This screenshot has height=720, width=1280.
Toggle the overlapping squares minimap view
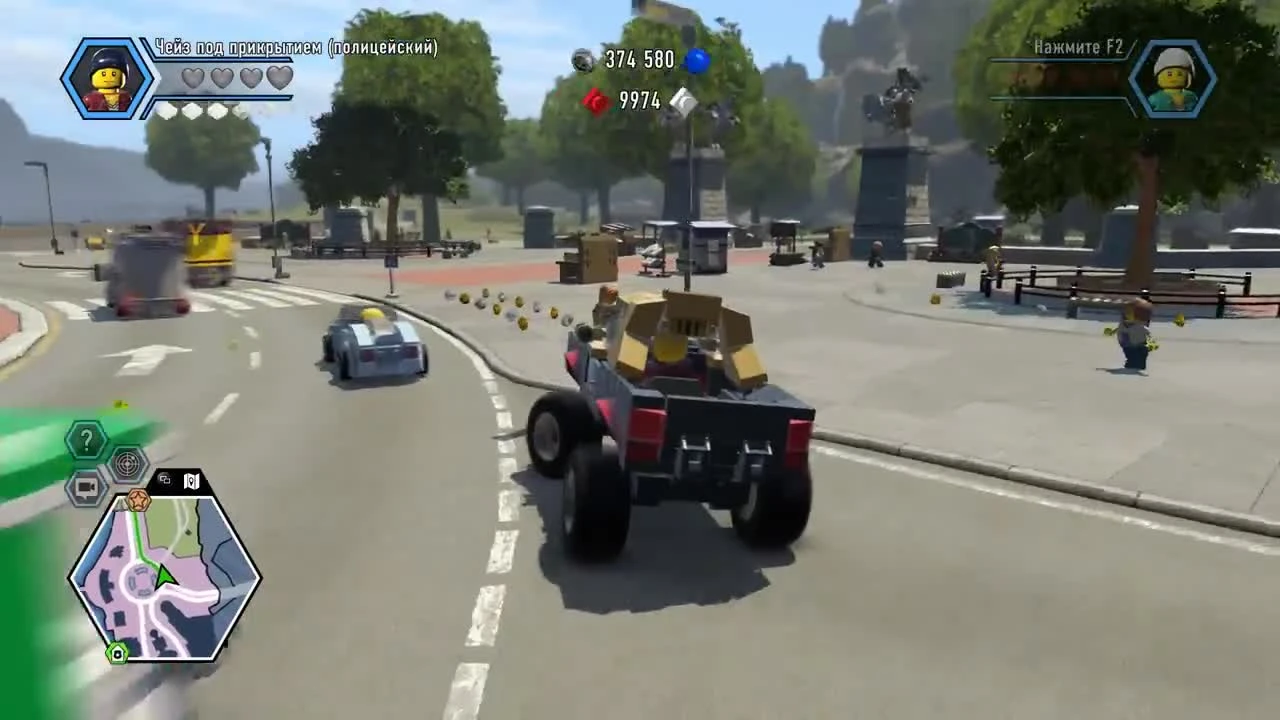pos(165,479)
